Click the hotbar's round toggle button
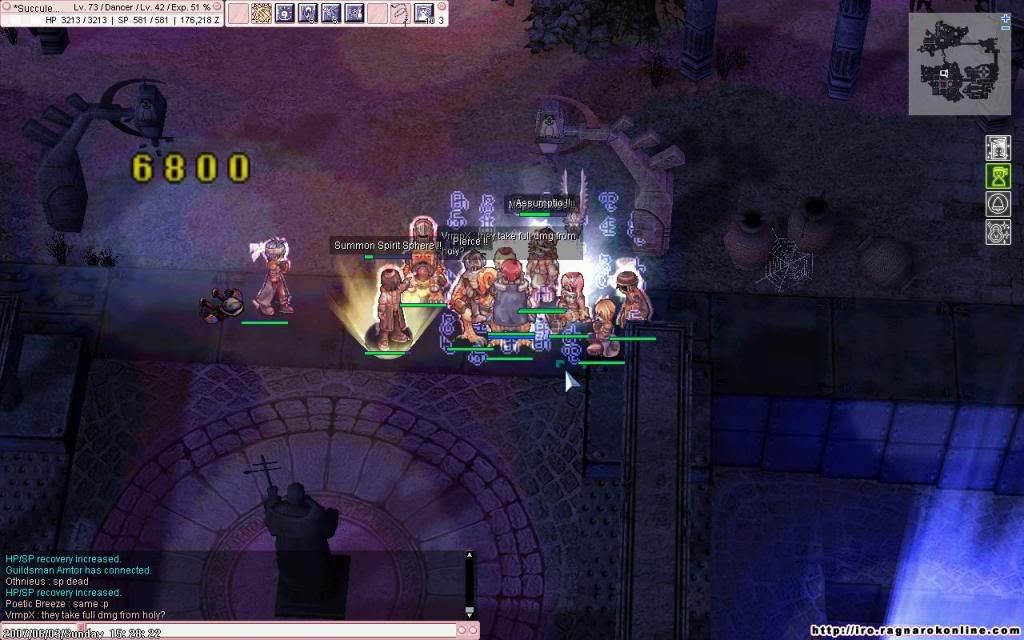The height and width of the screenshot is (640, 1024). tap(443, 6)
